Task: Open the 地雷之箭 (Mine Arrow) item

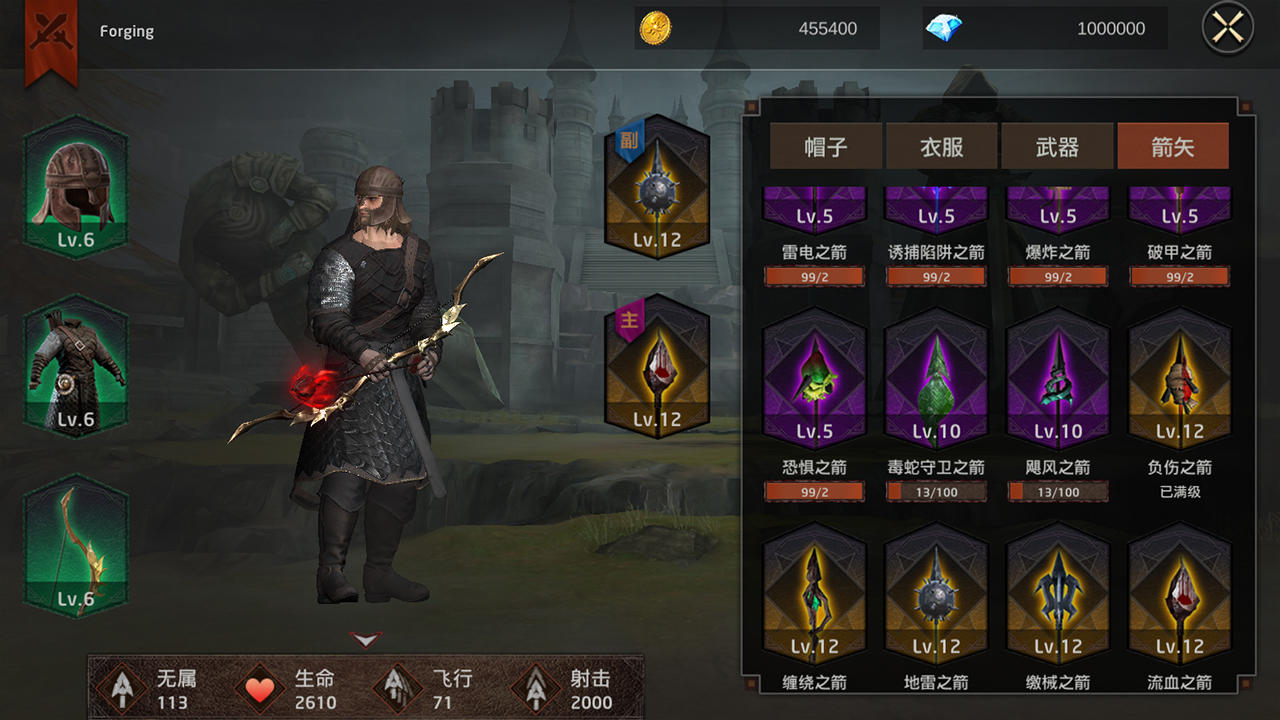Action: pyautogui.click(x=936, y=595)
